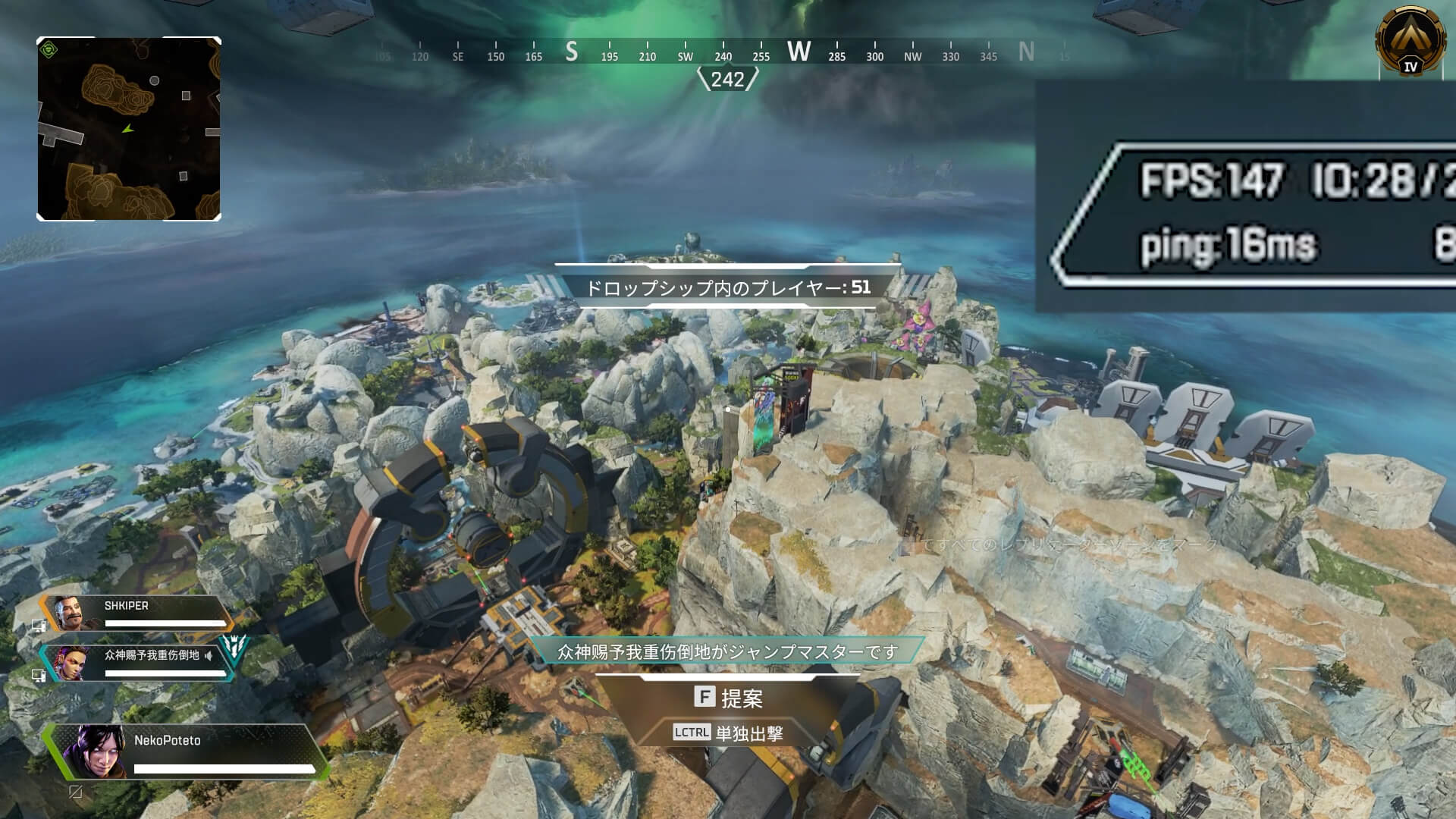Click the ranked tier IV badge
1456x819 pixels.
(1410, 42)
